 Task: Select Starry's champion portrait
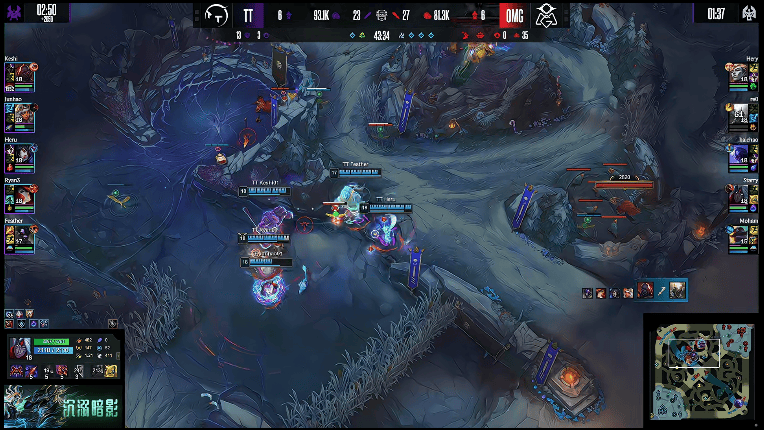pyautogui.click(x=741, y=197)
